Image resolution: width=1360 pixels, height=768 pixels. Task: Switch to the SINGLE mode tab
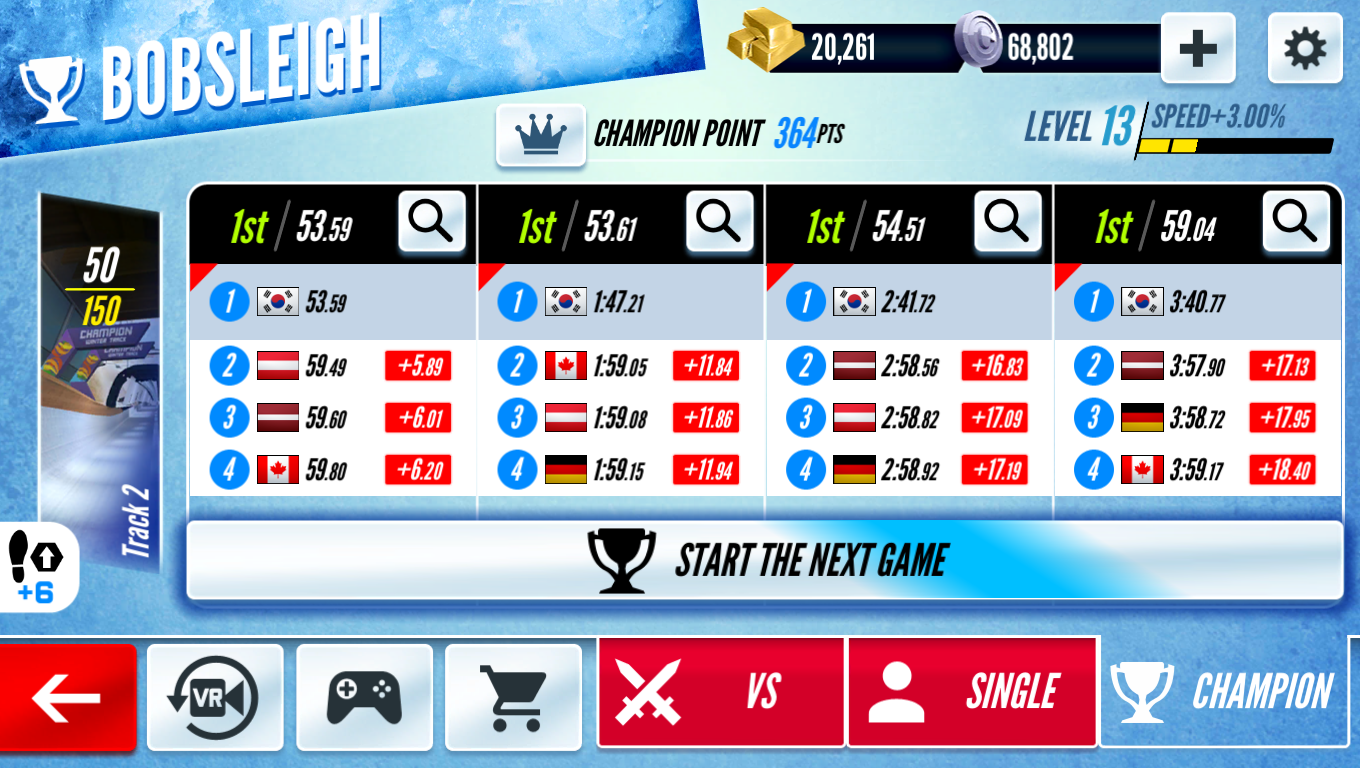(970, 691)
